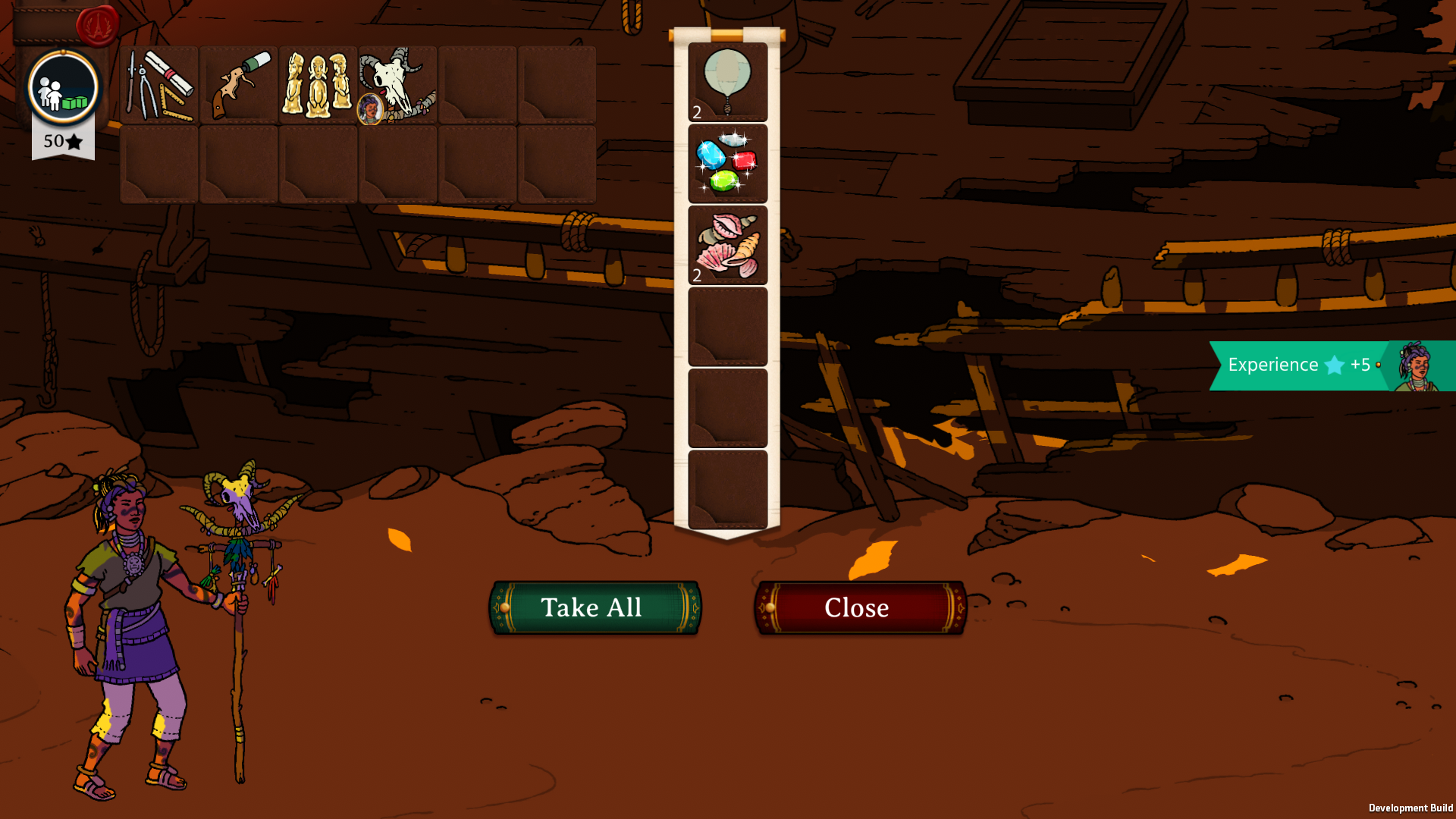Choose the seashells loot slot
1456x819 pixels.
[x=727, y=245]
